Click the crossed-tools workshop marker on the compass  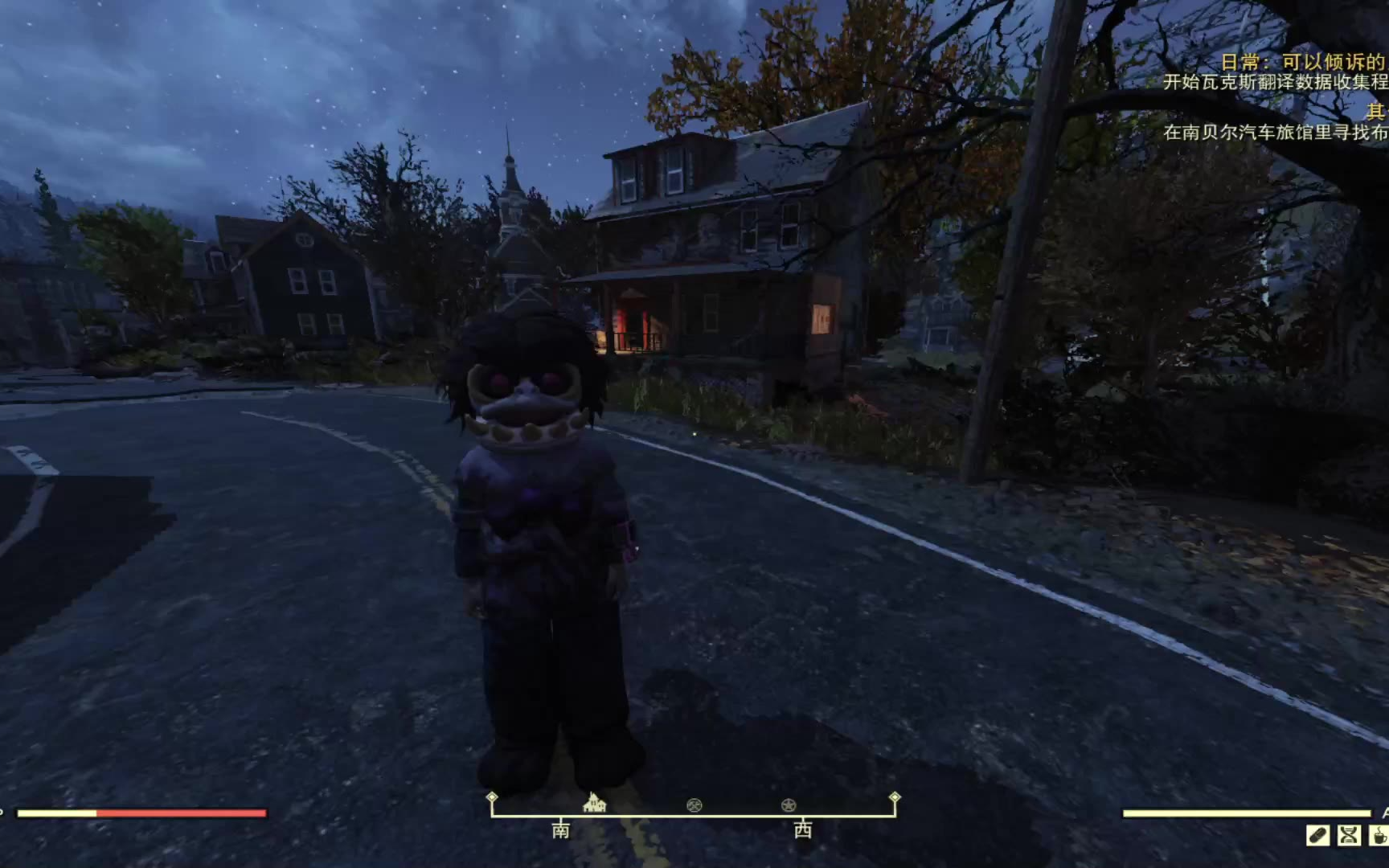(x=694, y=805)
